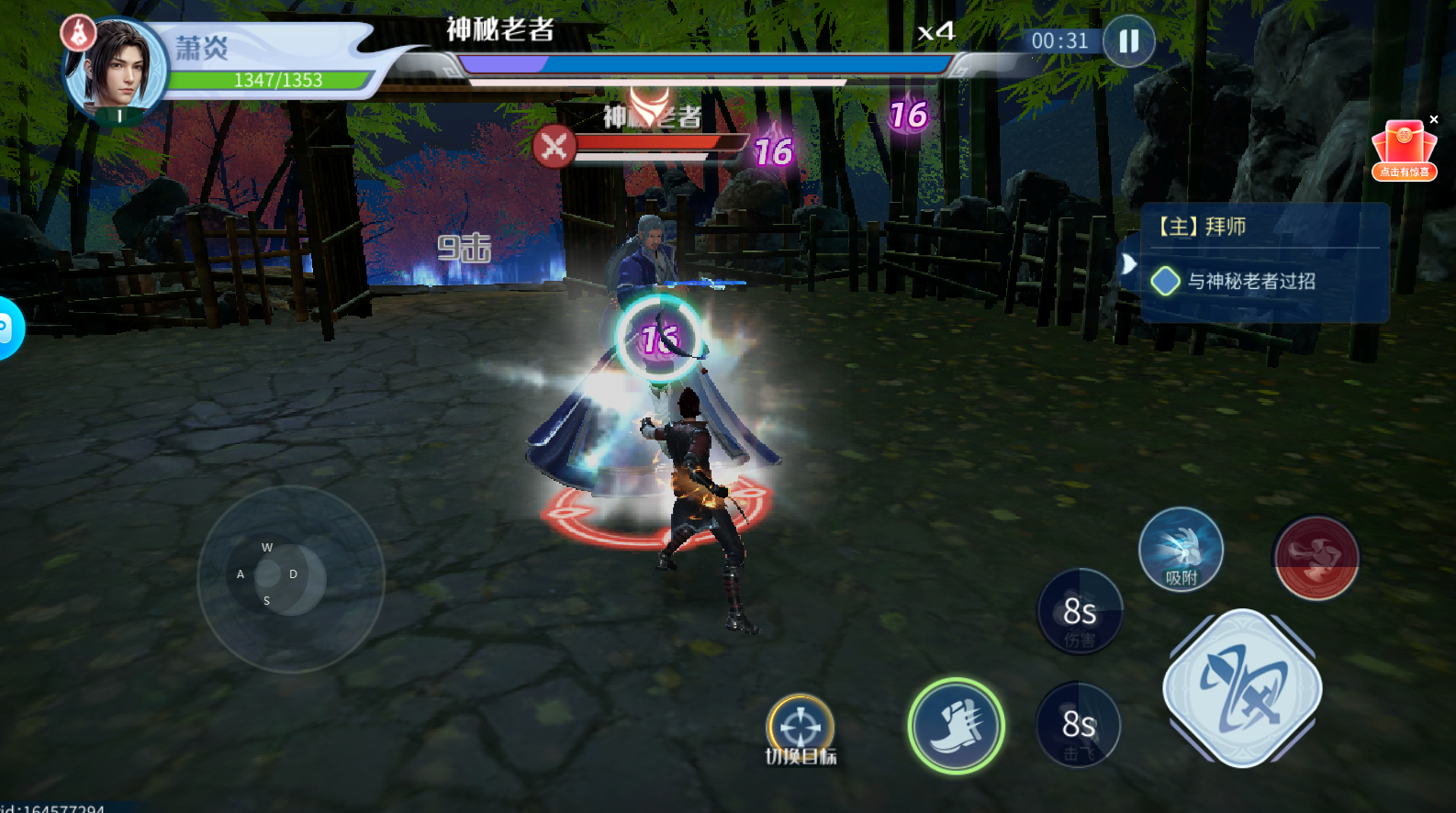The height and width of the screenshot is (813, 1456).
Task: Open the blue side tab on left edge
Action: click(7, 328)
